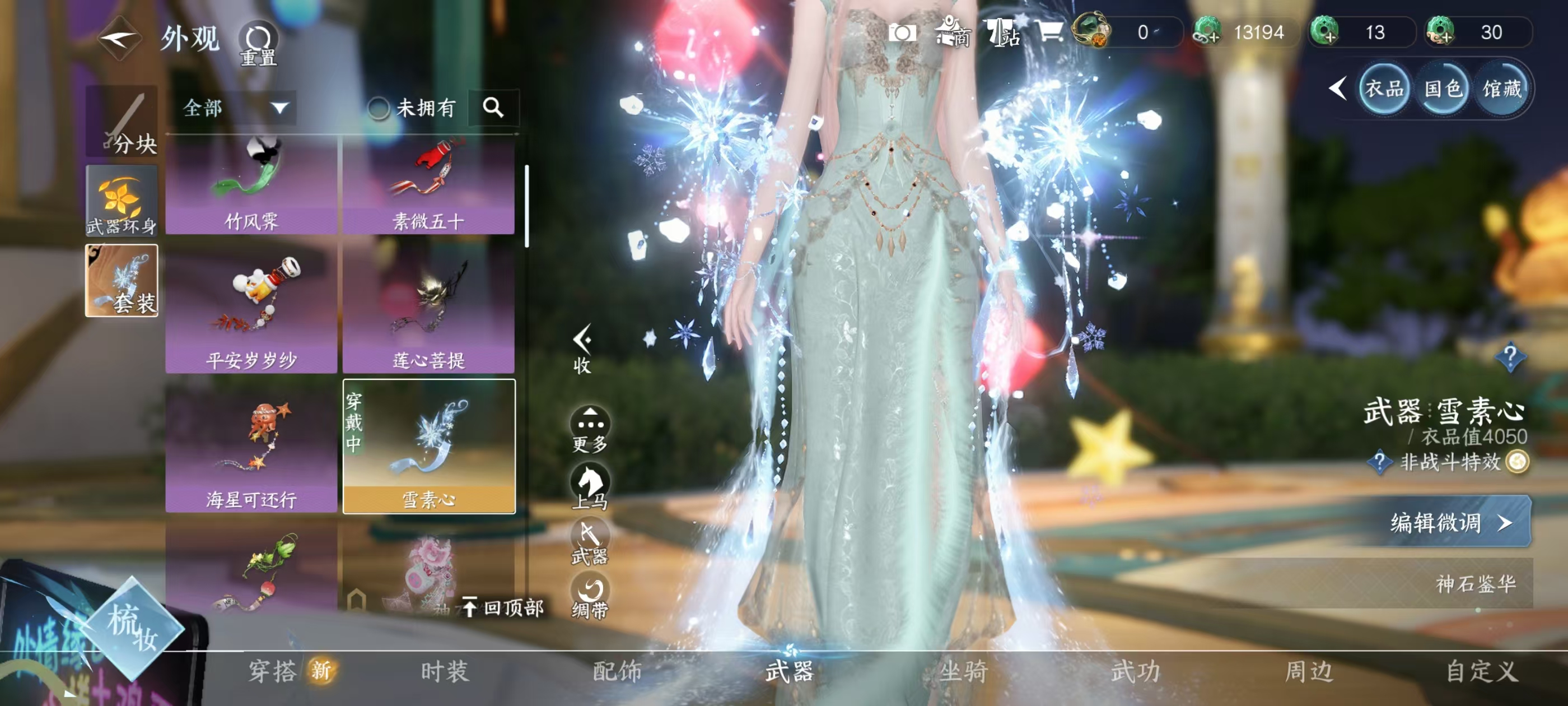Screen dimensions: 1568x706
Task: Reset appearance with the 重置 button
Action: pyautogui.click(x=258, y=43)
